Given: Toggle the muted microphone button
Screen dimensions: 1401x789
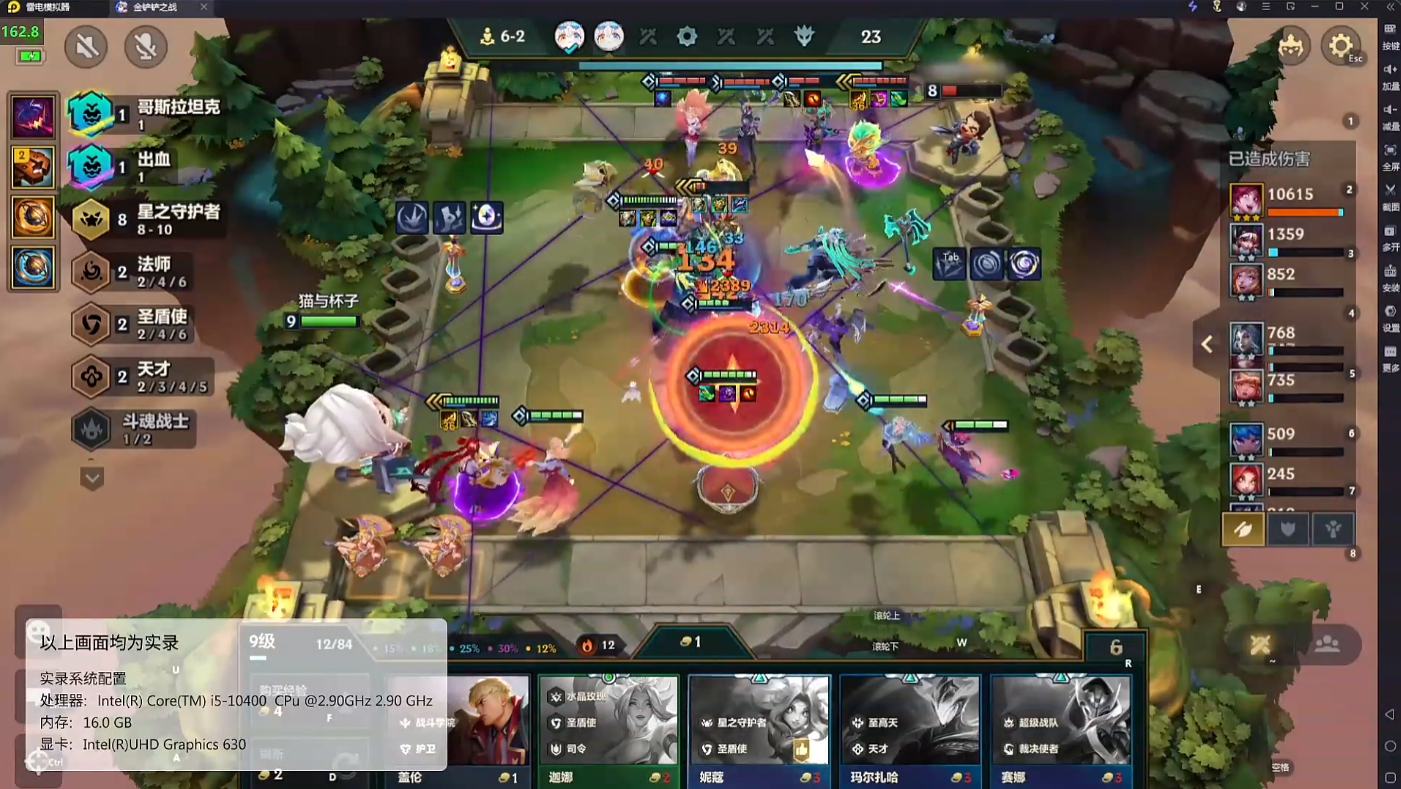Looking at the screenshot, I should [146, 46].
